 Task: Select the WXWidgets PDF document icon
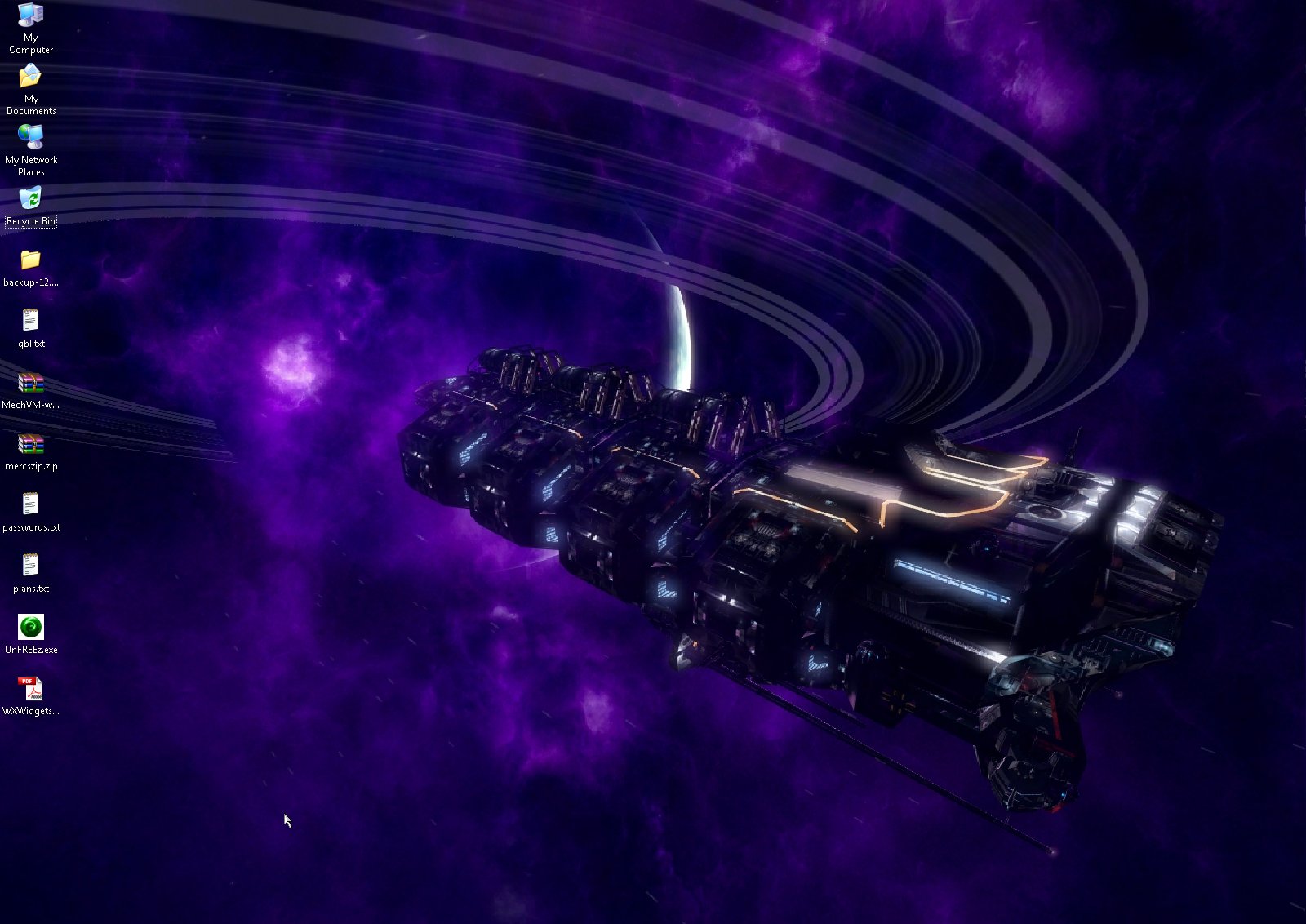pos(30,689)
